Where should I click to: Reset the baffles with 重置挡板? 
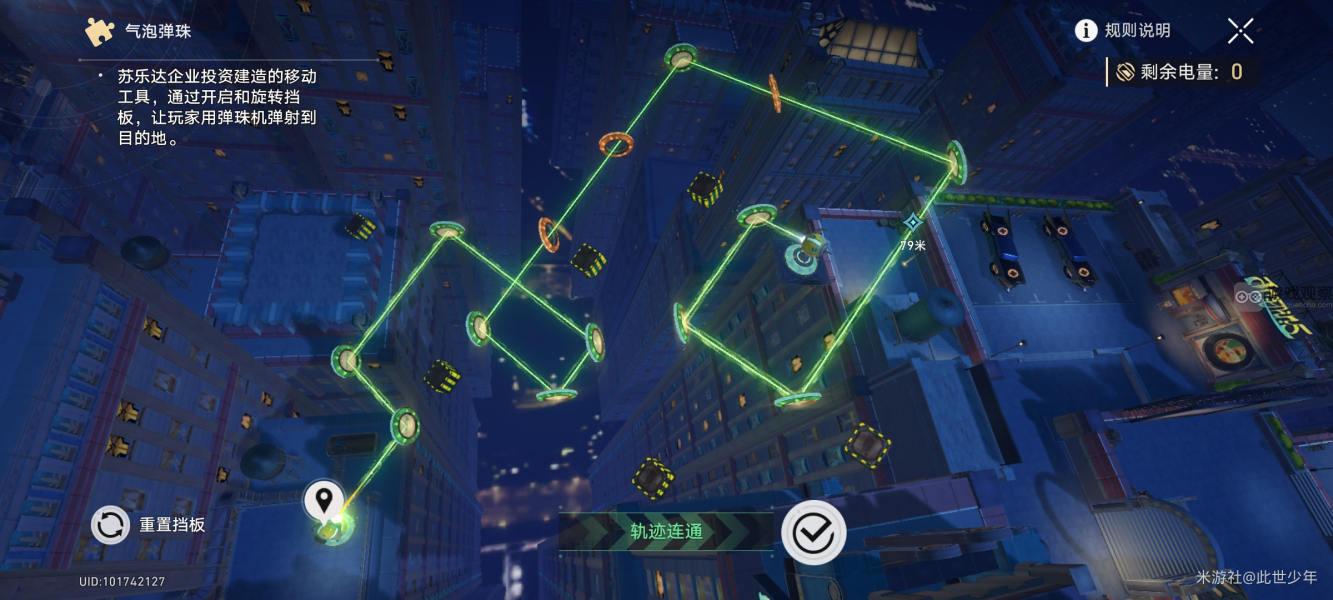coord(149,524)
